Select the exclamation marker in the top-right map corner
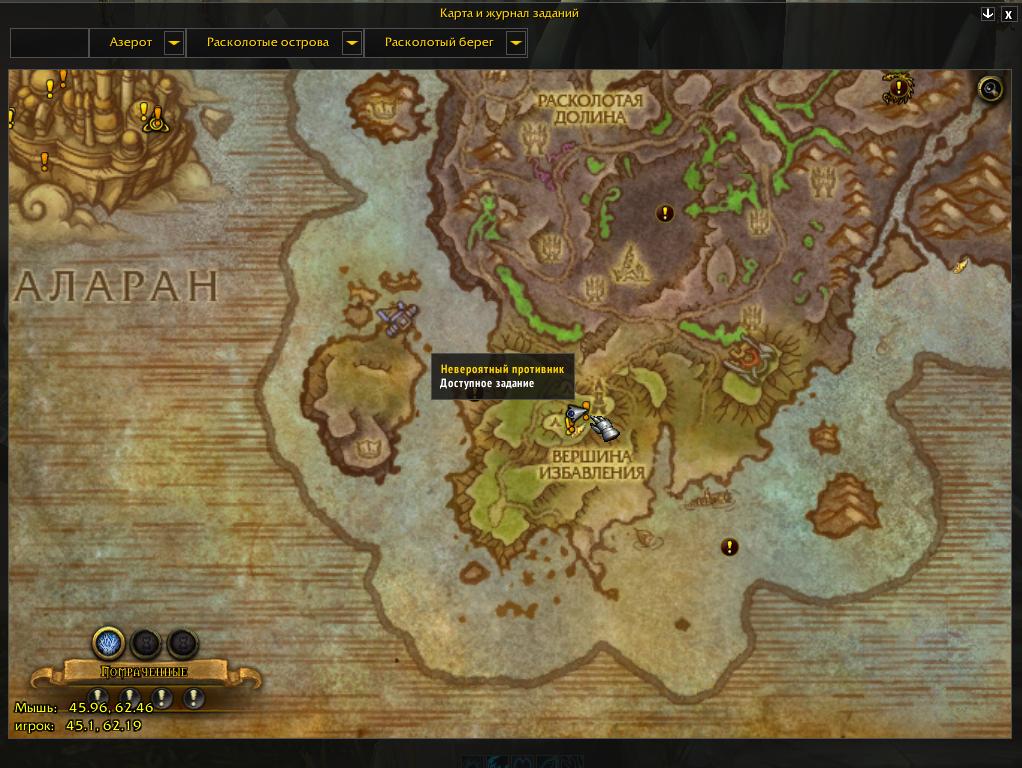Screen dimensions: 1022x768 click(x=899, y=88)
